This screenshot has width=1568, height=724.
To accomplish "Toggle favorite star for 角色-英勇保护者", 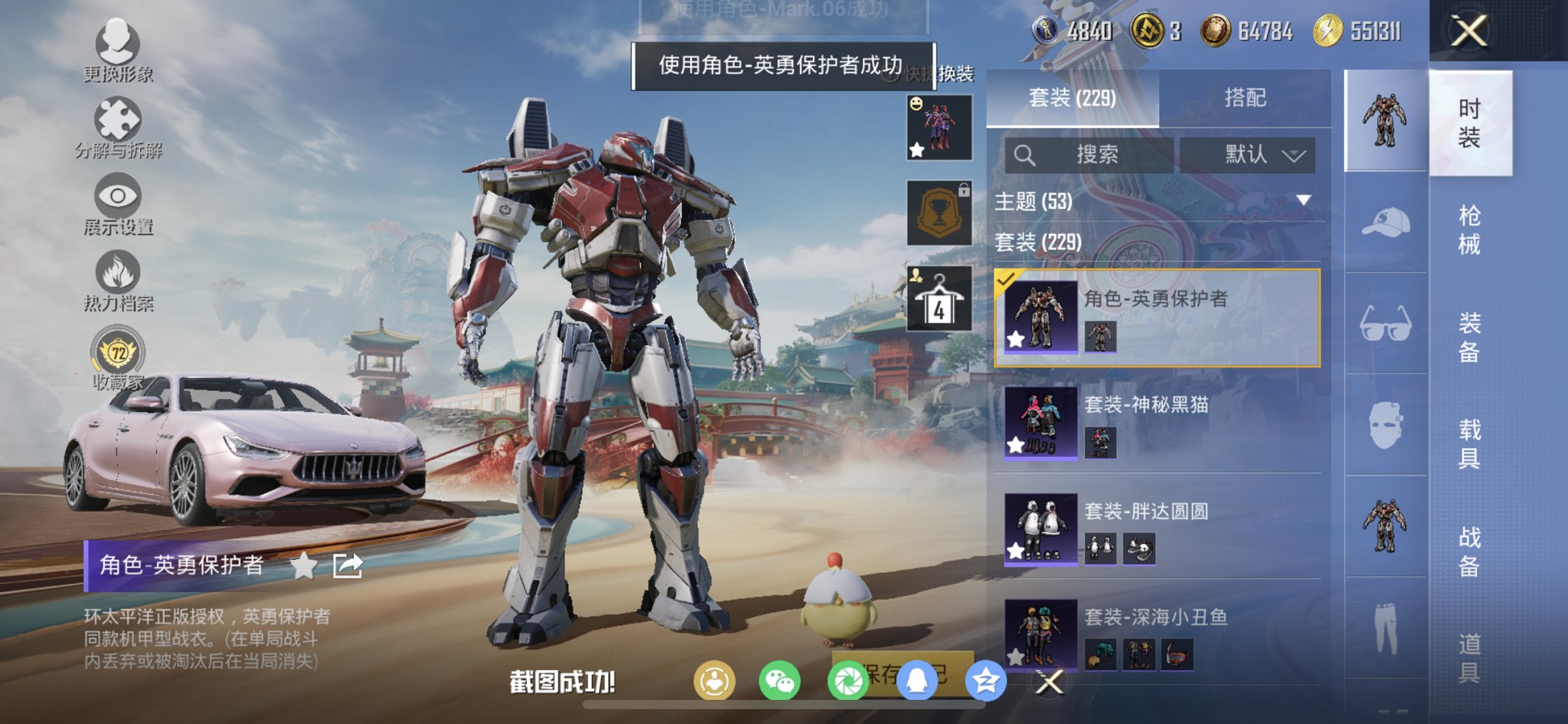I will (x=1016, y=339).
